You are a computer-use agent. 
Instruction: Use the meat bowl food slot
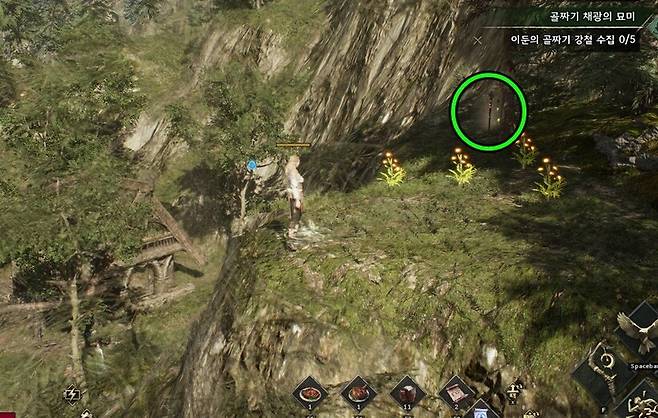pyautogui.click(x=310, y=391)
